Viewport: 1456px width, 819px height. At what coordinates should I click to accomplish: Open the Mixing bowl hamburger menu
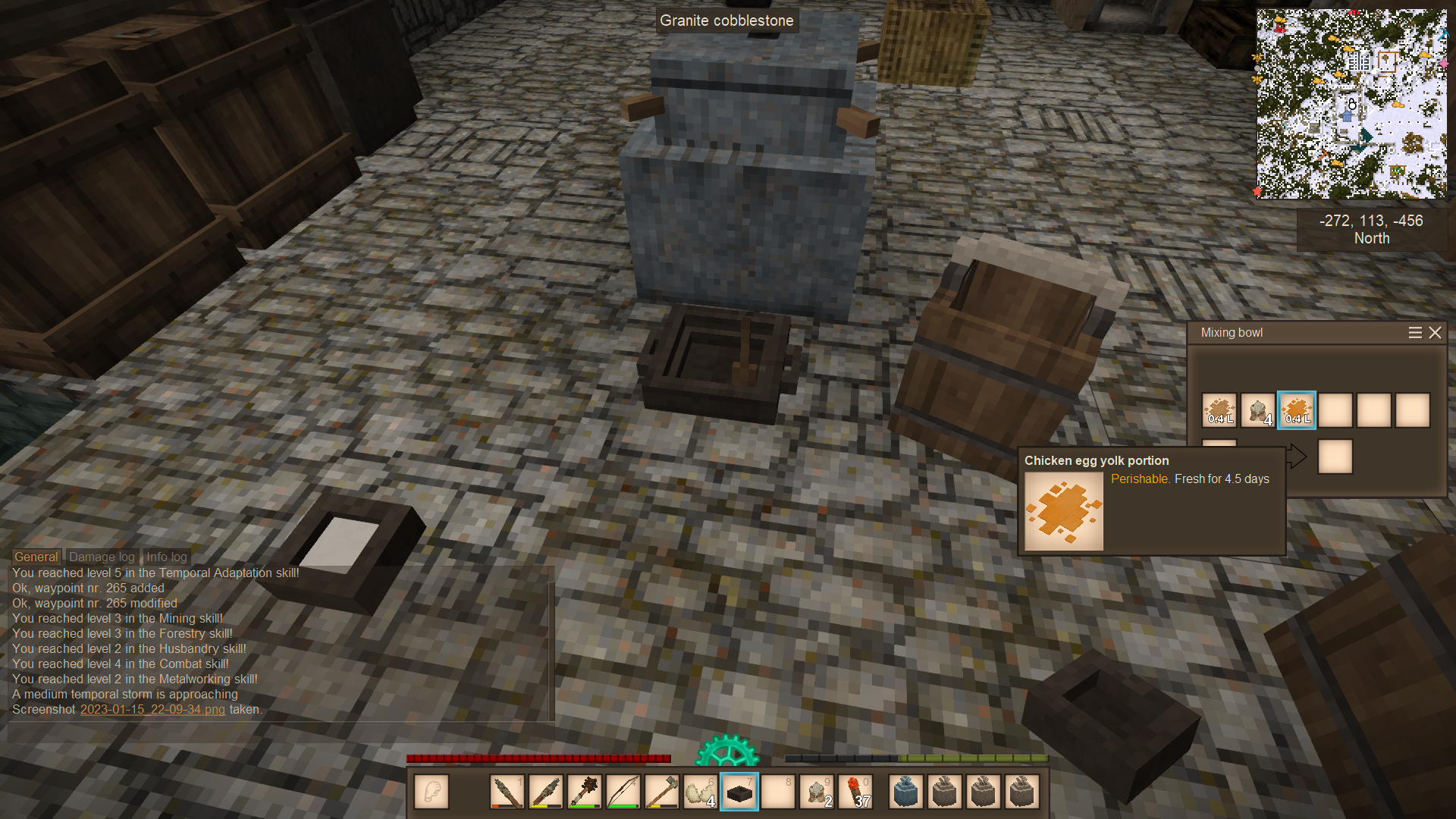1415,333
